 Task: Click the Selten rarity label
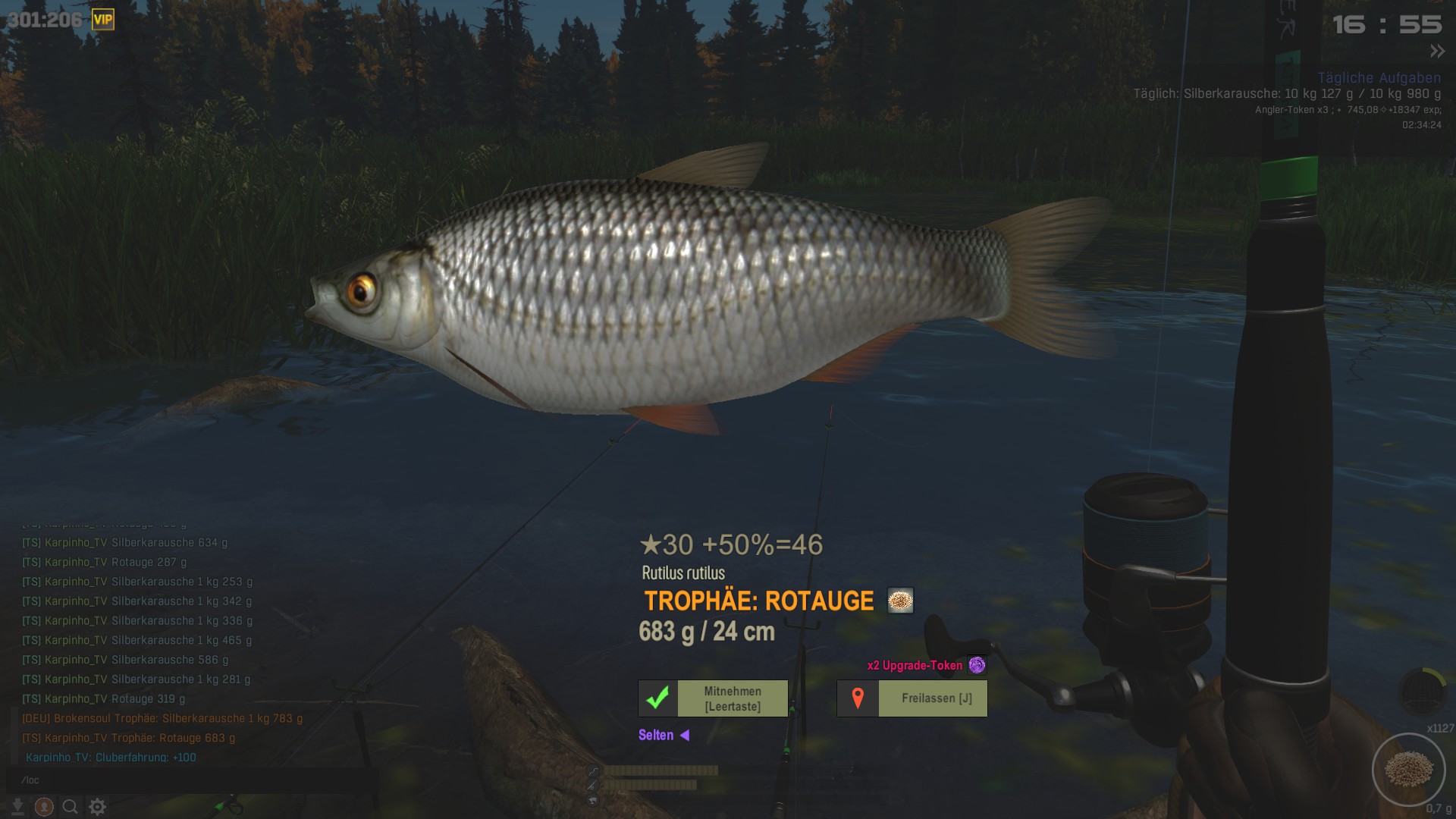tap(656, 735)
